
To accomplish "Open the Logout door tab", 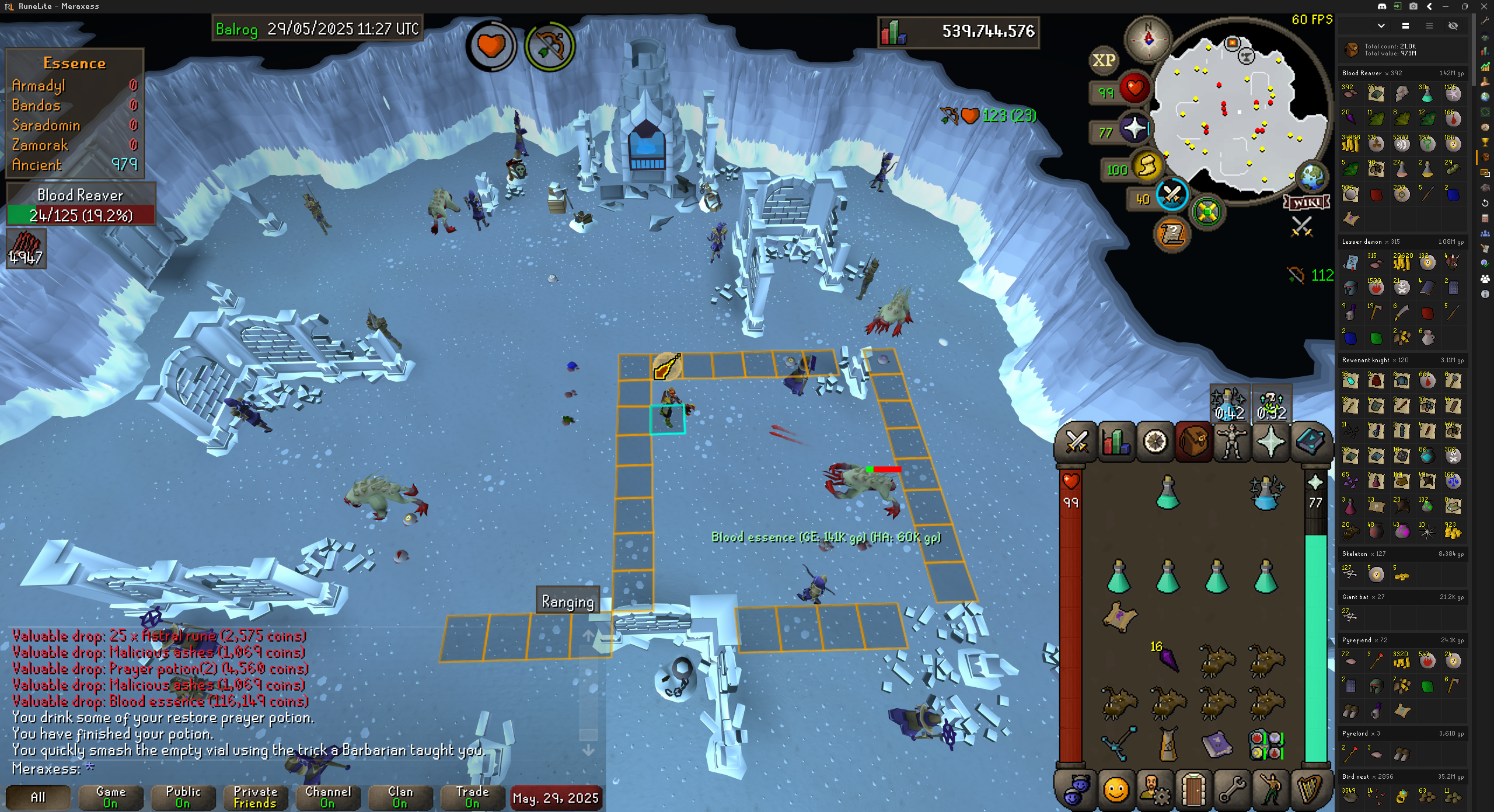I will [1193, 791].
